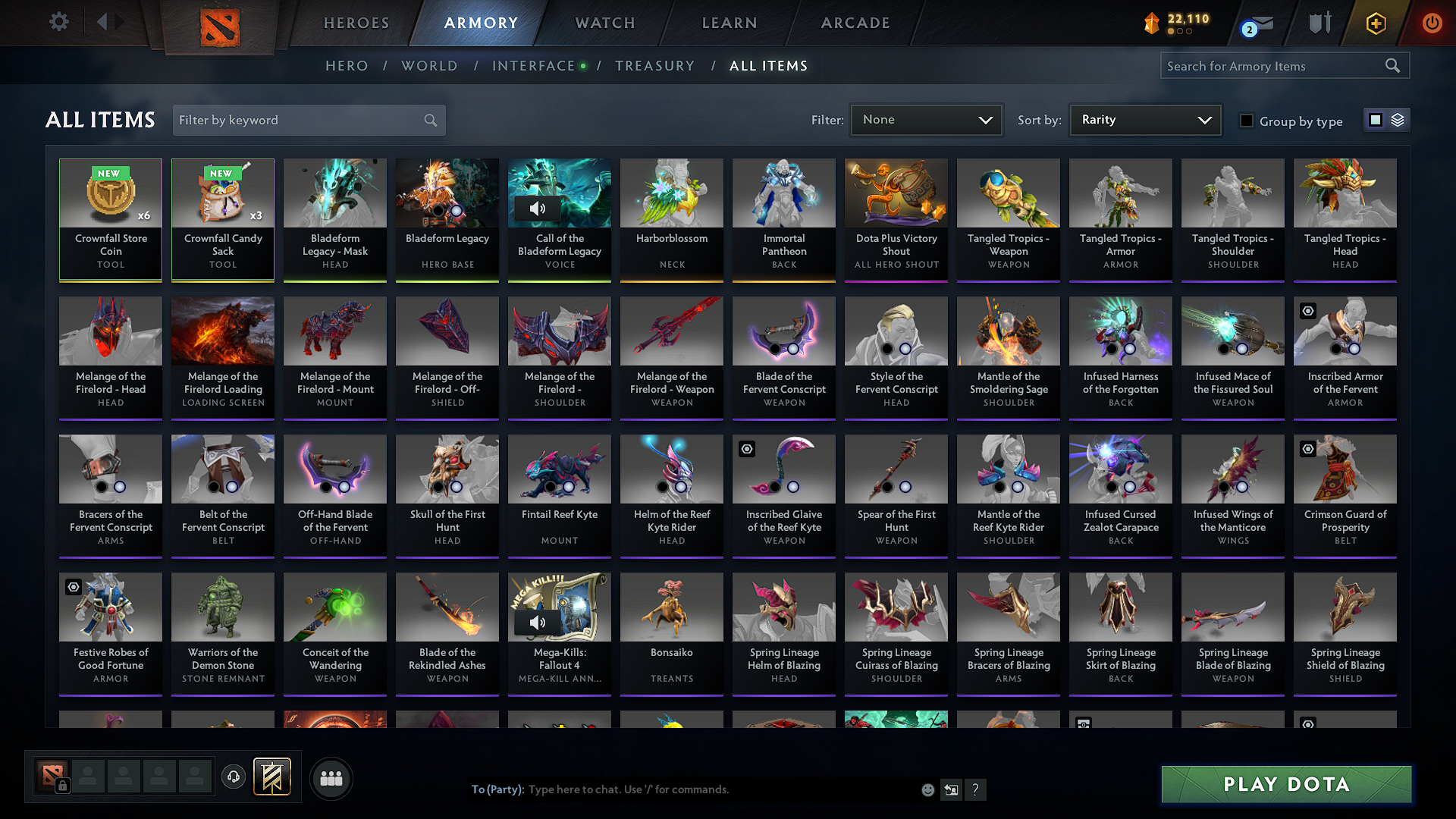Click the magnifying glass in keyword filter
Screen dimensions: 1456x819
coord(430,120)
